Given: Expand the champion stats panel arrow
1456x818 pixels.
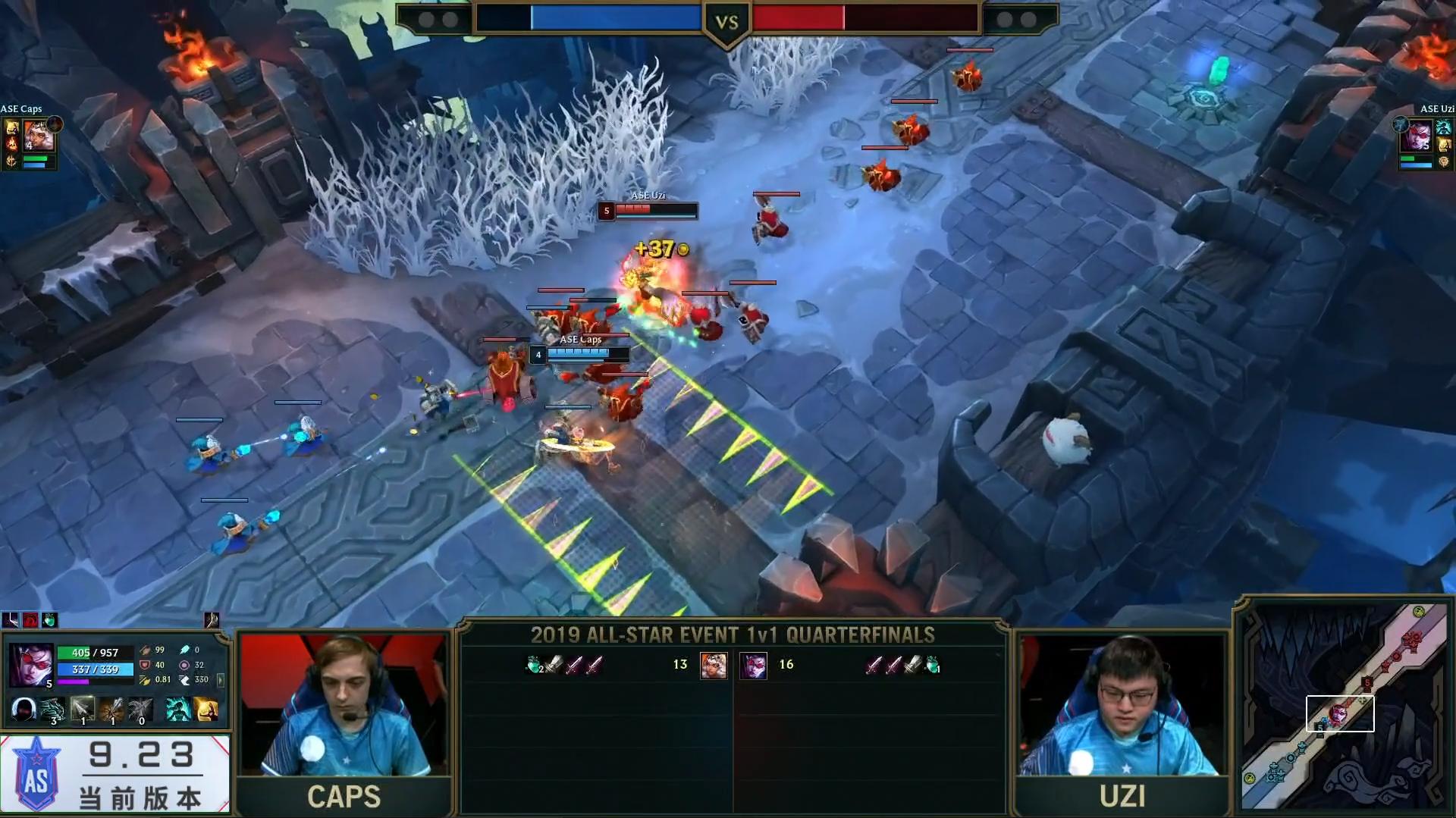Looking at the screenshot, I should click(x=221, y=680).
